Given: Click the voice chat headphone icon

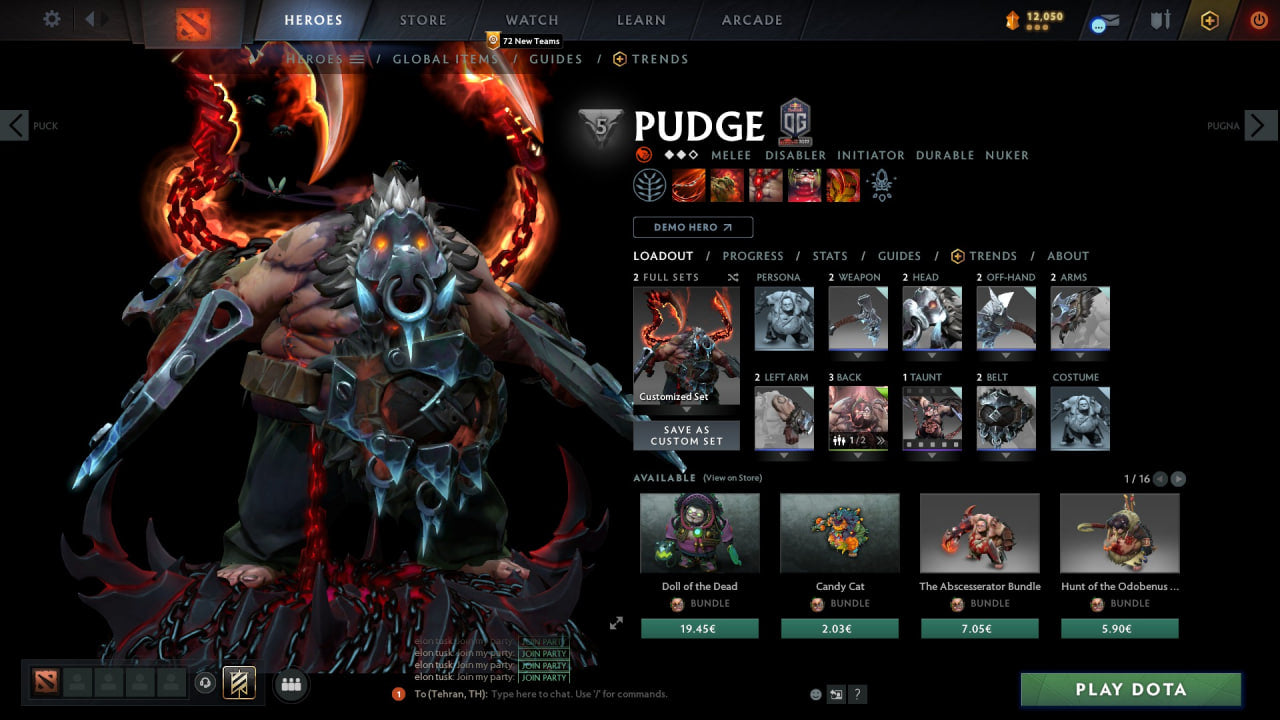Looking at the screenshot, I should pyautogui.click(x=205, y=682).
